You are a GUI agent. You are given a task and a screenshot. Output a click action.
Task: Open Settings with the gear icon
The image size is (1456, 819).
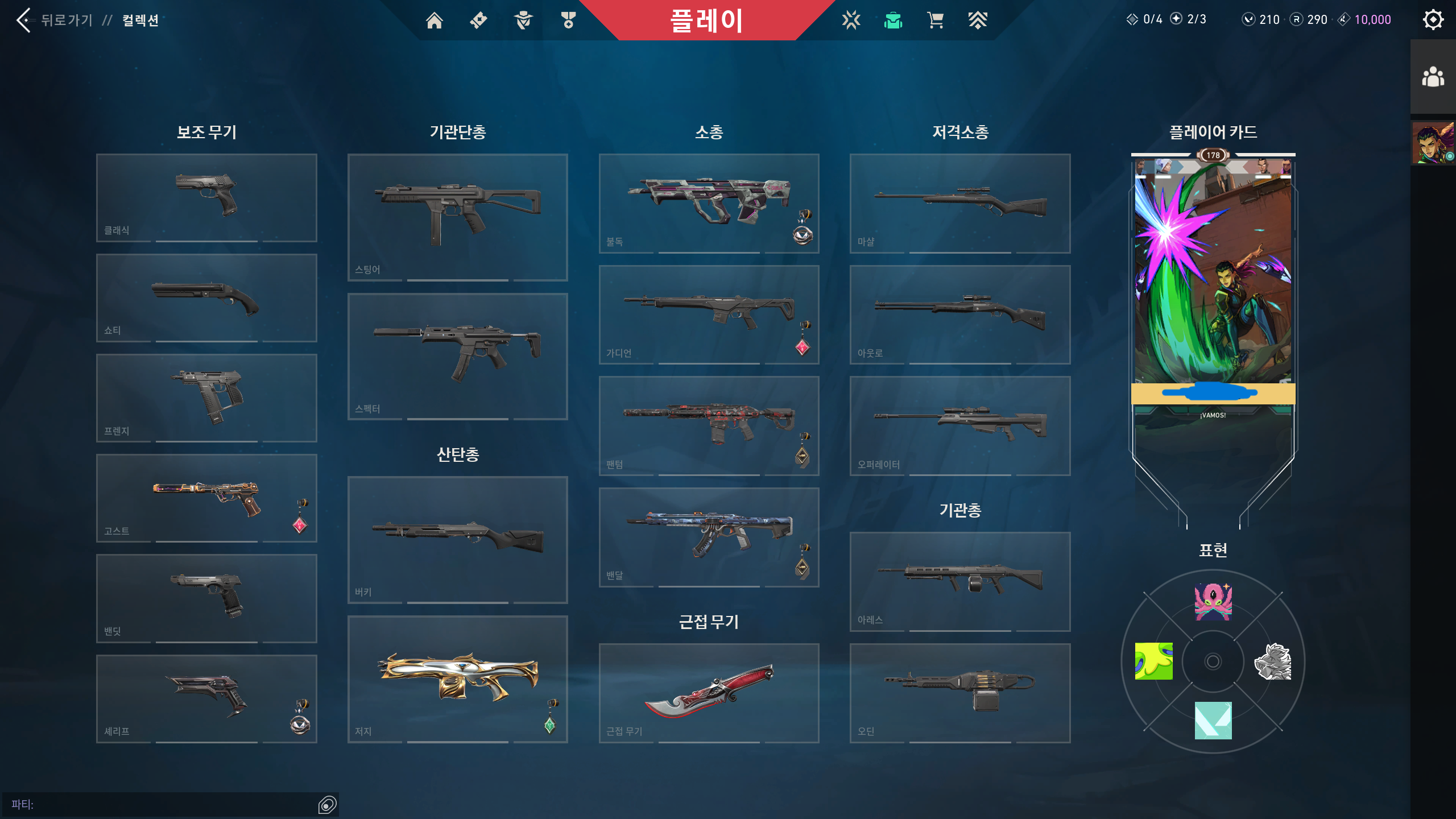[x=1434, y=19]
